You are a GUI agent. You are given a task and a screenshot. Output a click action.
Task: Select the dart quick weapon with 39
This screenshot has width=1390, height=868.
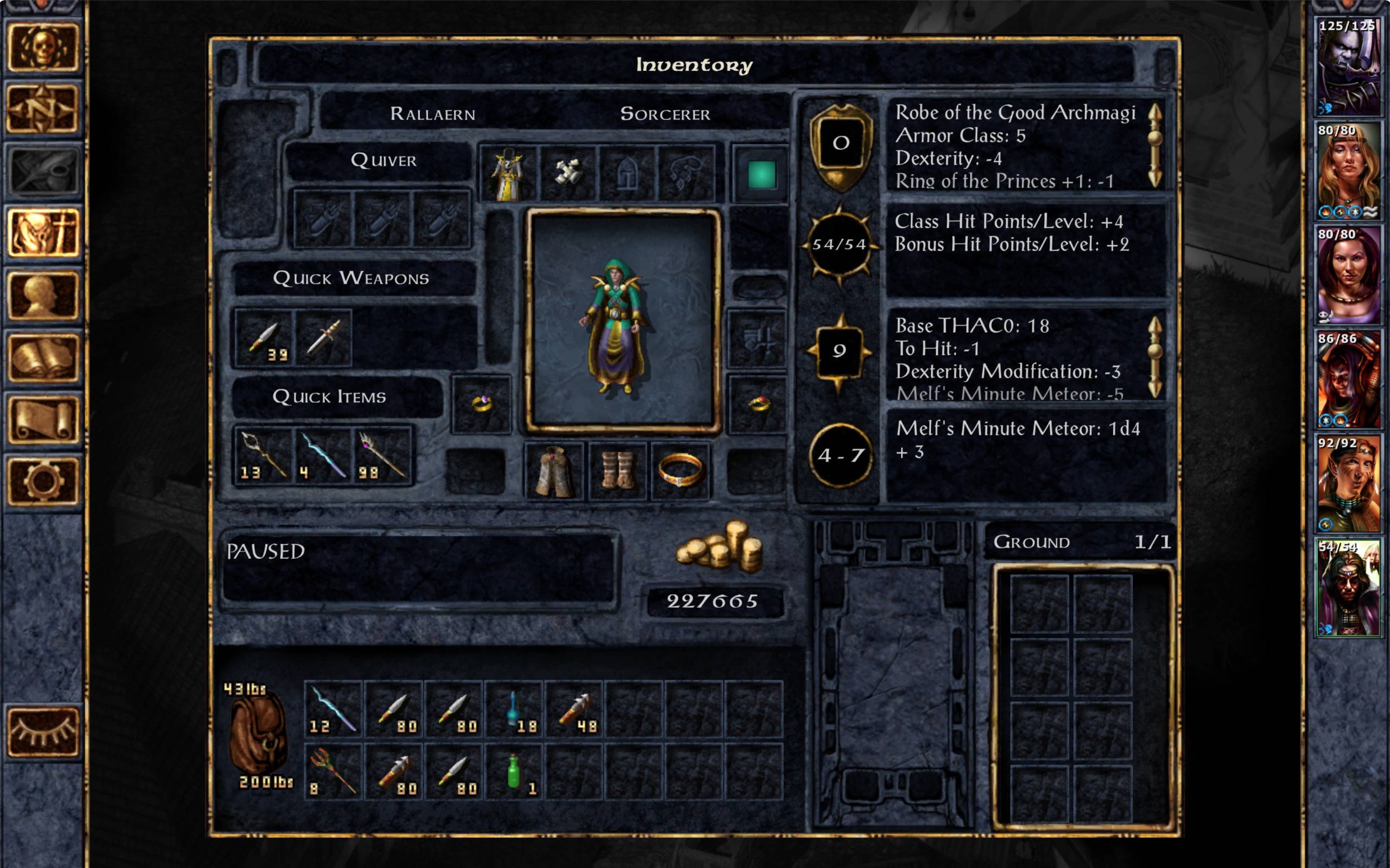[264, 338]
